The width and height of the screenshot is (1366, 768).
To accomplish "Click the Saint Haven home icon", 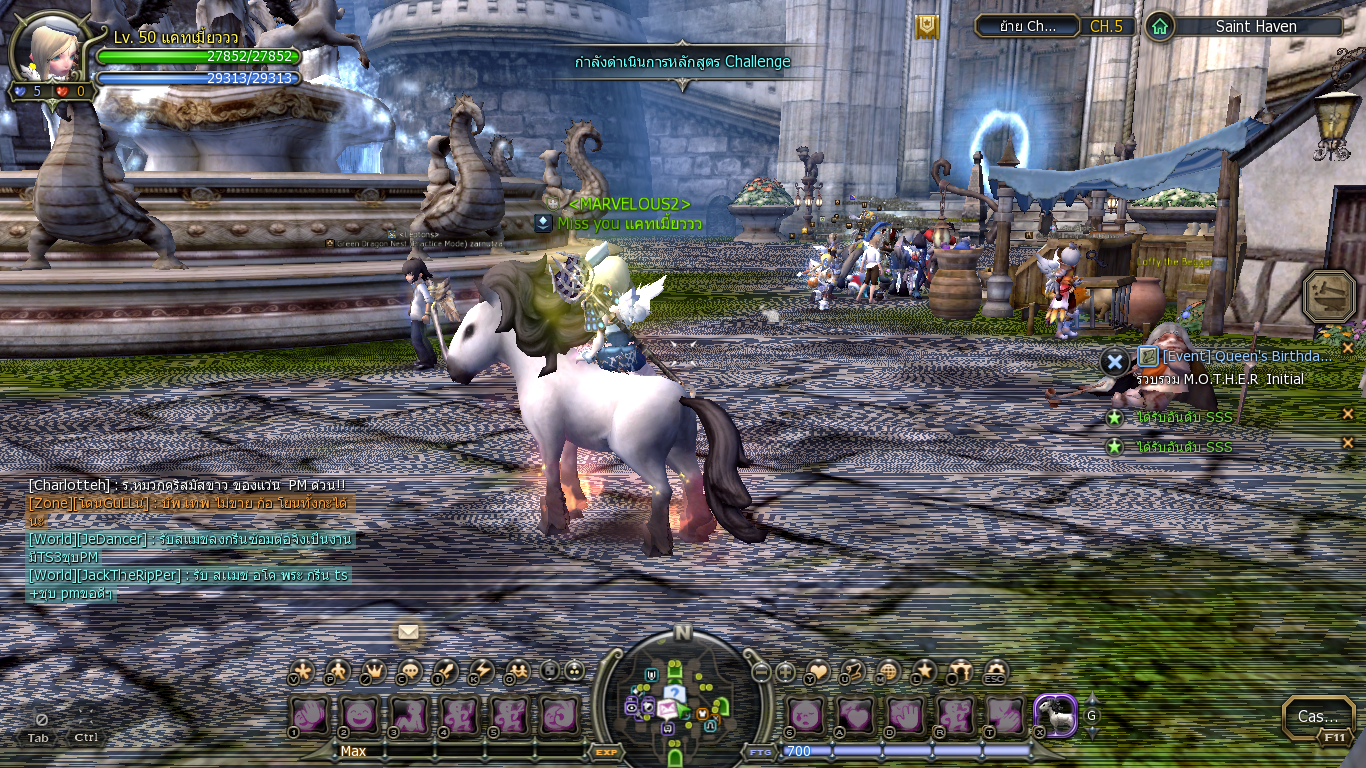I will [1159, 26].
